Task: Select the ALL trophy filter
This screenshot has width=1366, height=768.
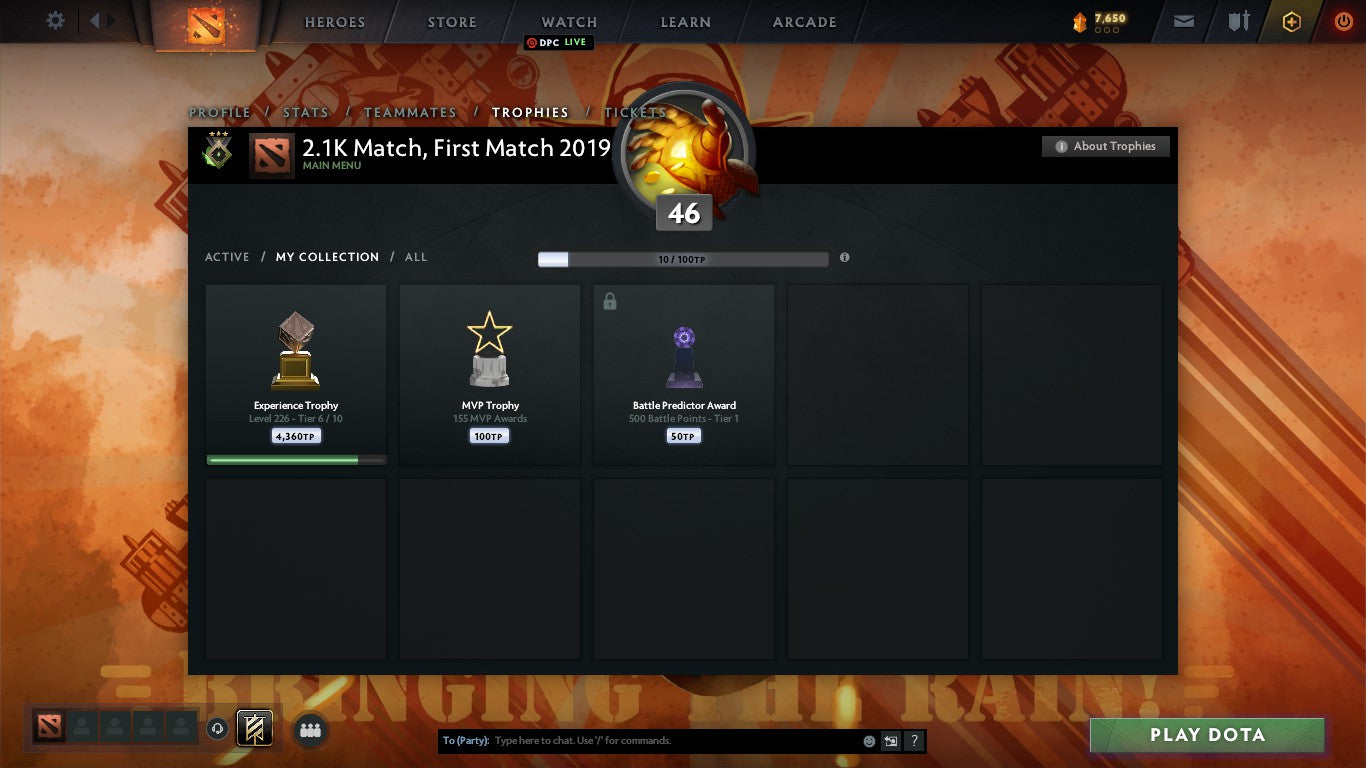Action: point(415,257)
